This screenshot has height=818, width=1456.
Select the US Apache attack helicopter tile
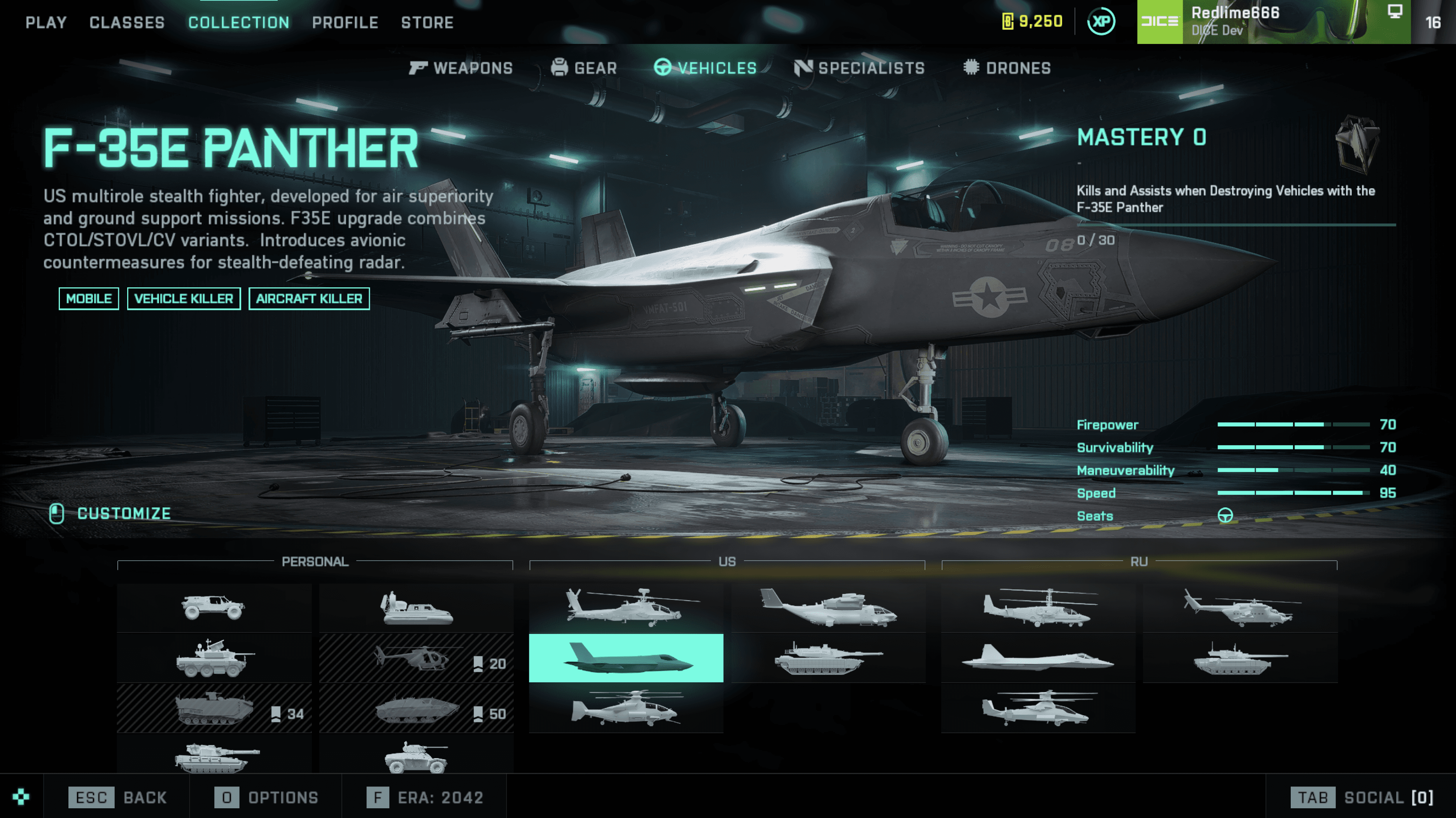pos(626,608)
